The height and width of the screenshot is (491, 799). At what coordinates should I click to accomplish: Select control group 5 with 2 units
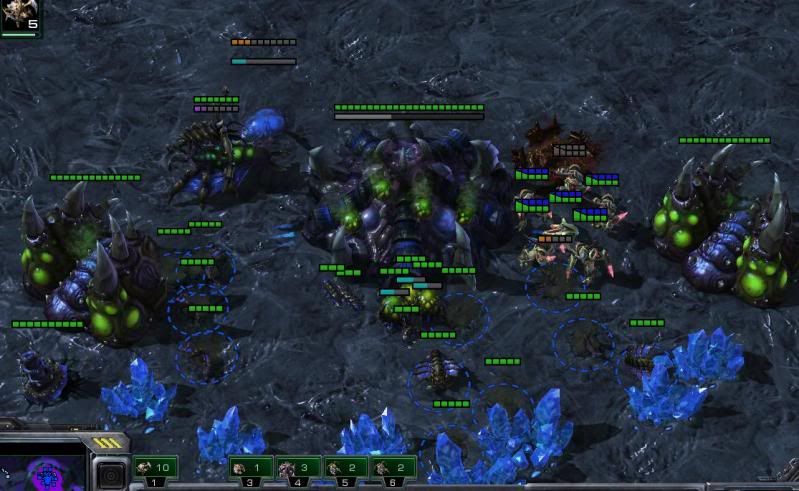click(345, 467)
